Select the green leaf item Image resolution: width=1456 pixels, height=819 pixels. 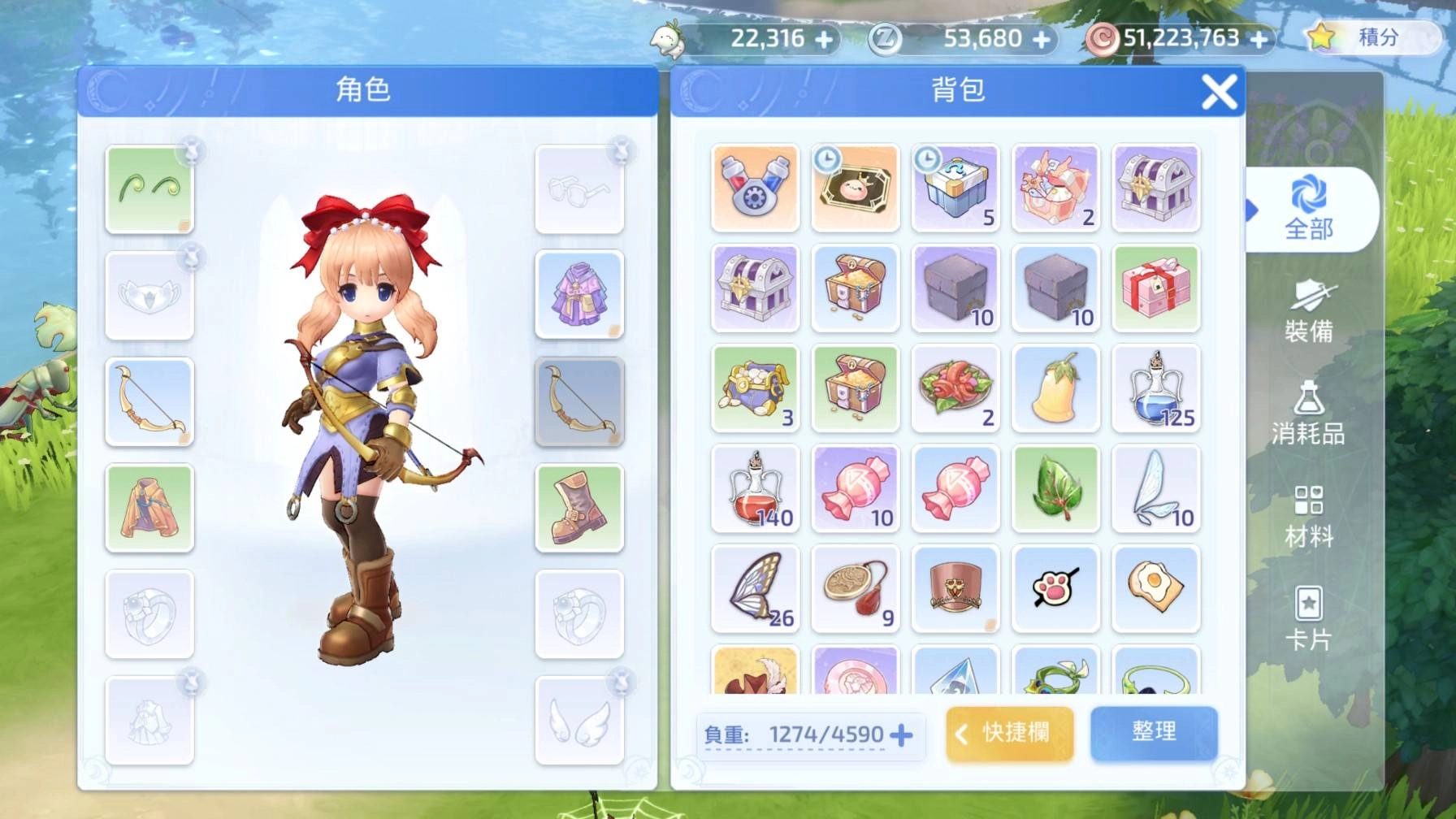tap(1055, 488)
